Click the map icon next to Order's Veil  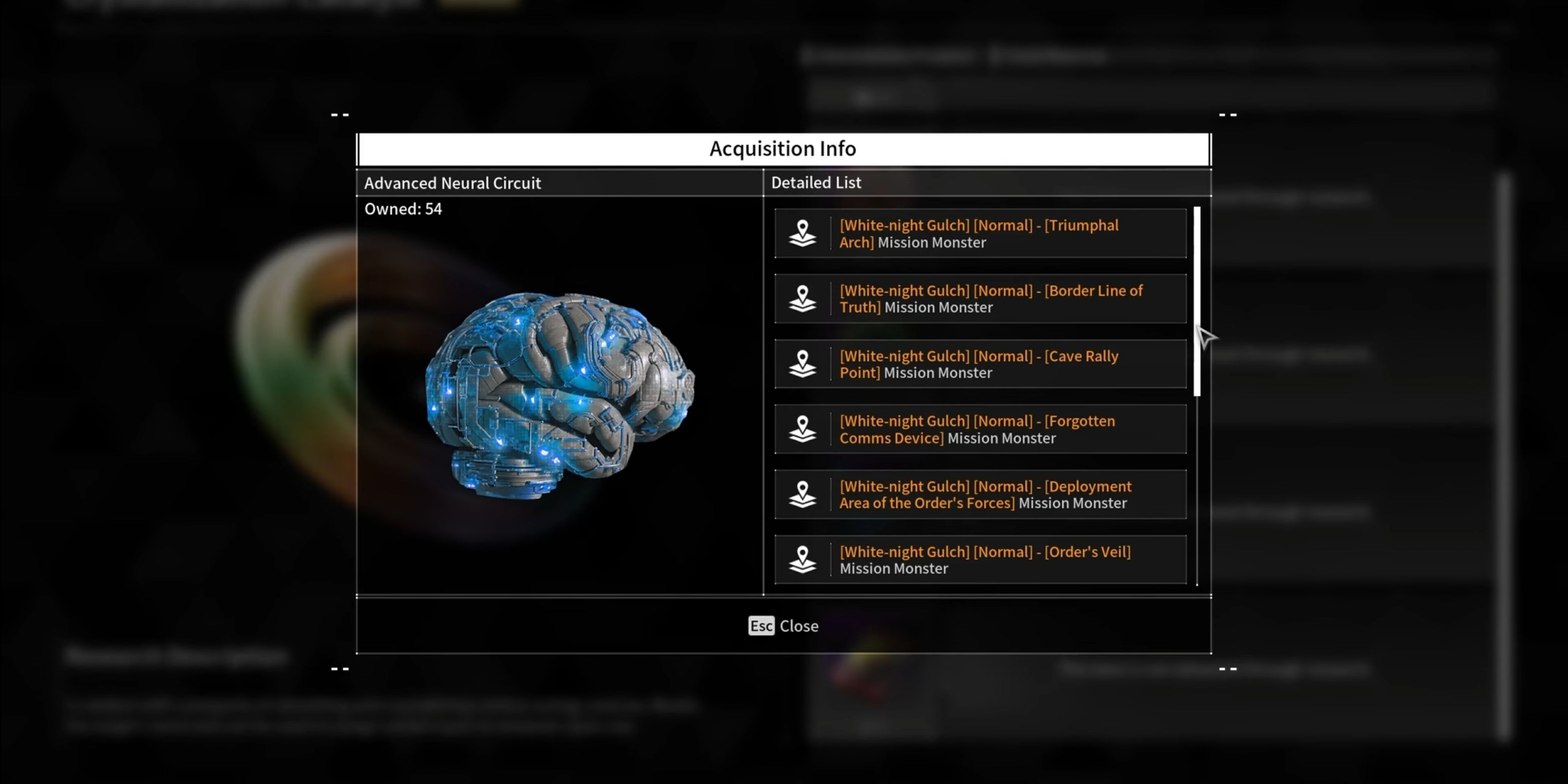point(803,559)
